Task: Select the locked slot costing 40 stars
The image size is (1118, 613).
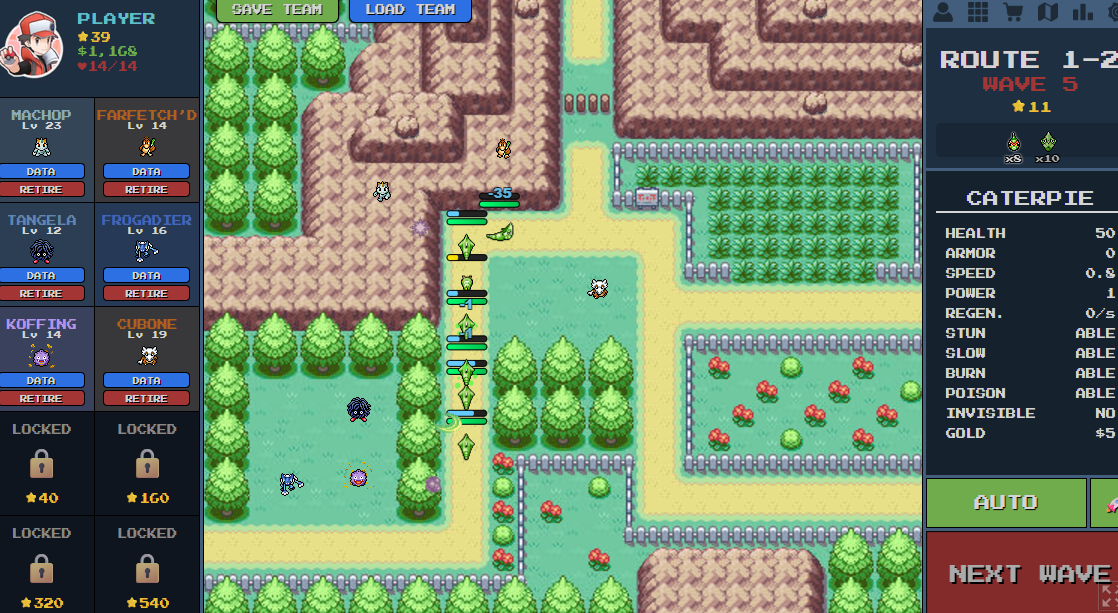Action: tap(41, 463)
